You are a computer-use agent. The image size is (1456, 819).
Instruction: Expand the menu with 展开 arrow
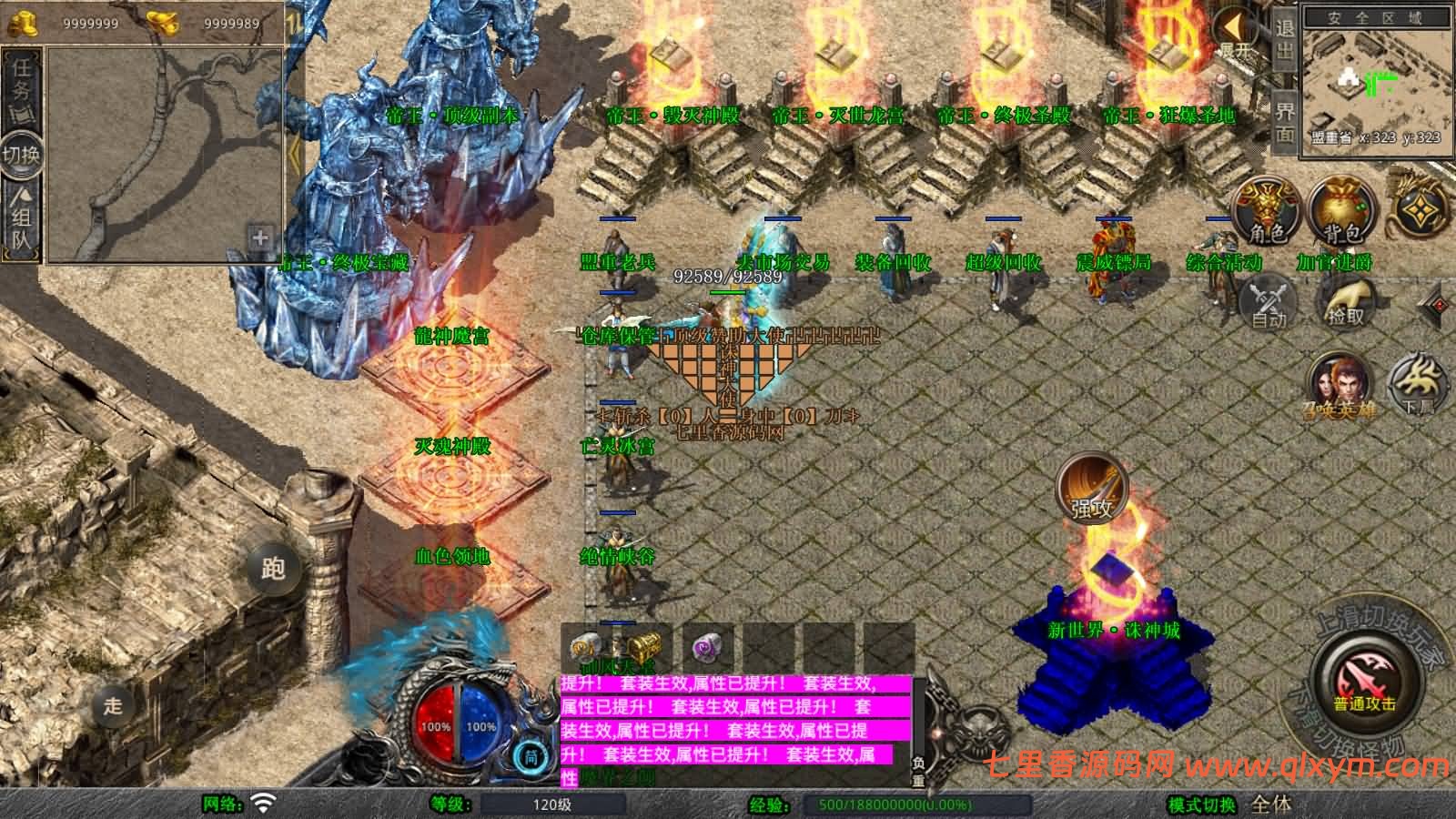[x=1235, y=32]
